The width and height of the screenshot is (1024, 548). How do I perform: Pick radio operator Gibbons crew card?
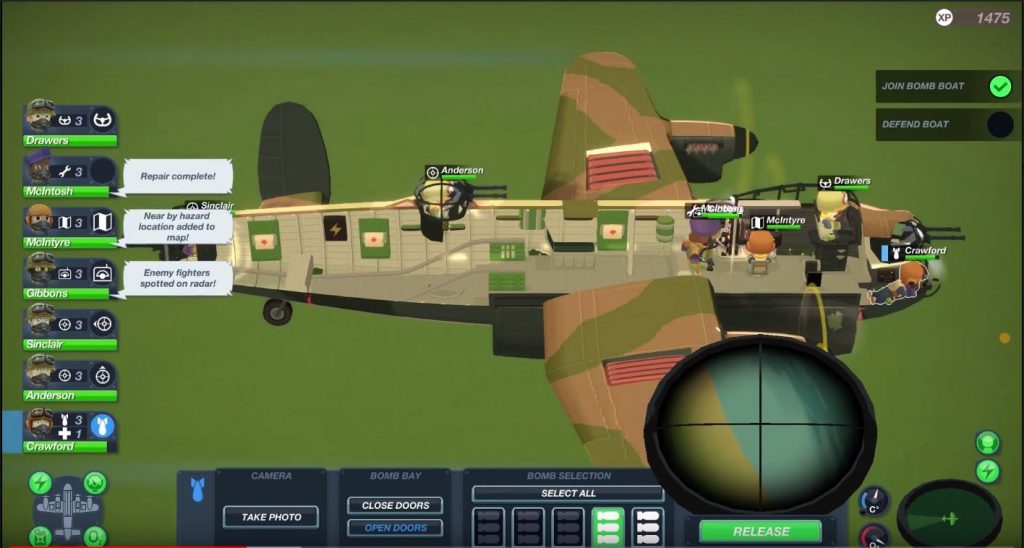click(70, 278)
